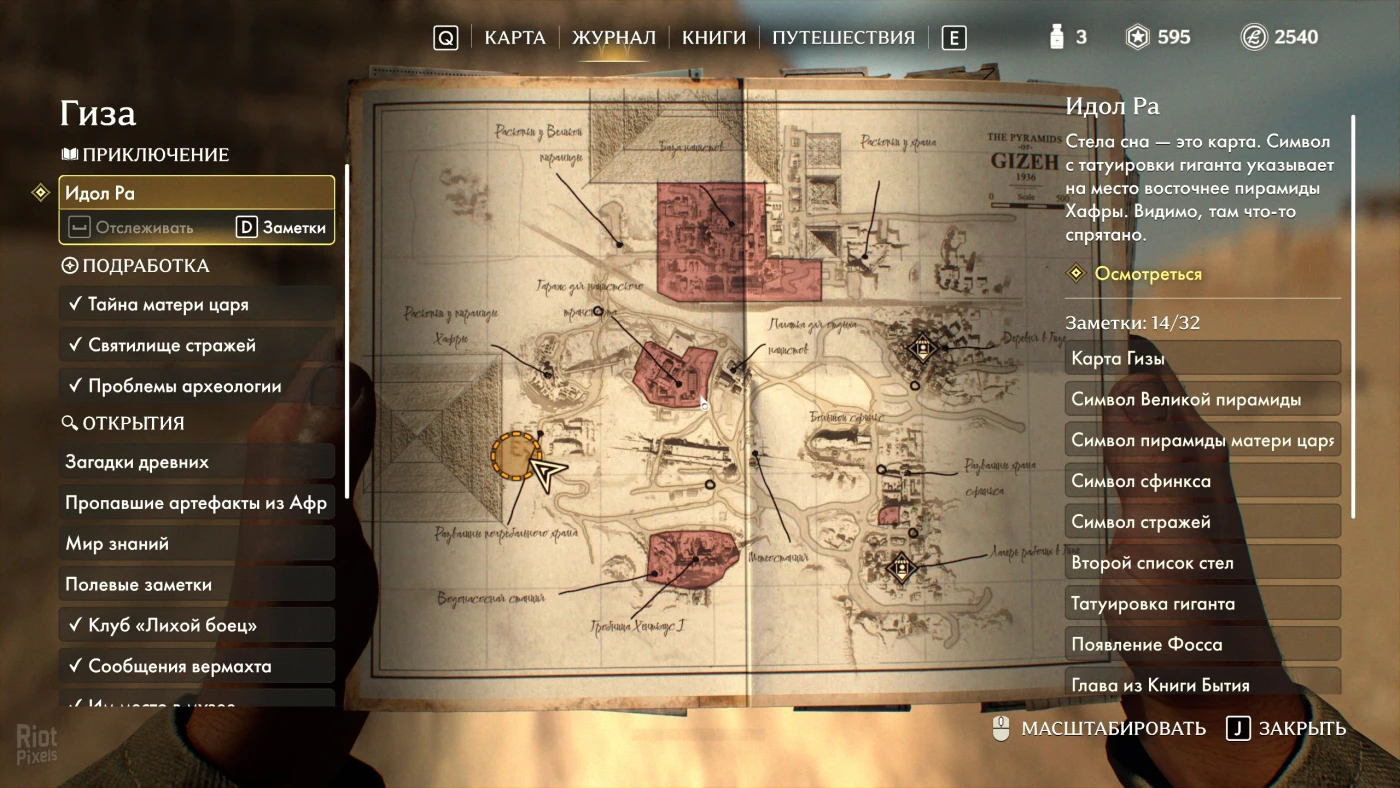This screenshot has height=788, width=1400.
Task: Open the Карта Гизы note
Action: [1202, 358]
